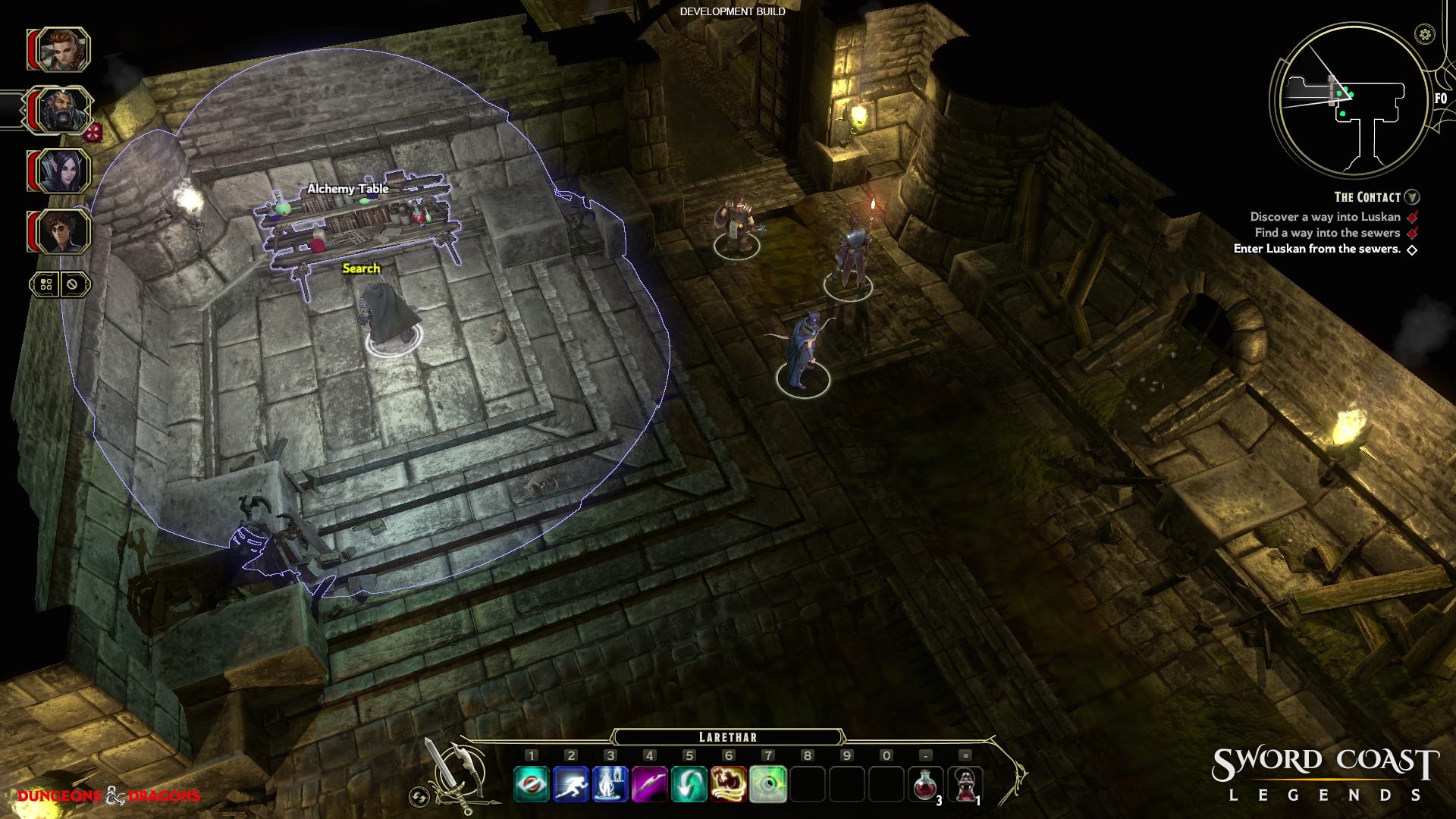The width and height of the screenshot is (1456, 819).
Task: Use the dark red flask item
Action: [x=965, y=784]
